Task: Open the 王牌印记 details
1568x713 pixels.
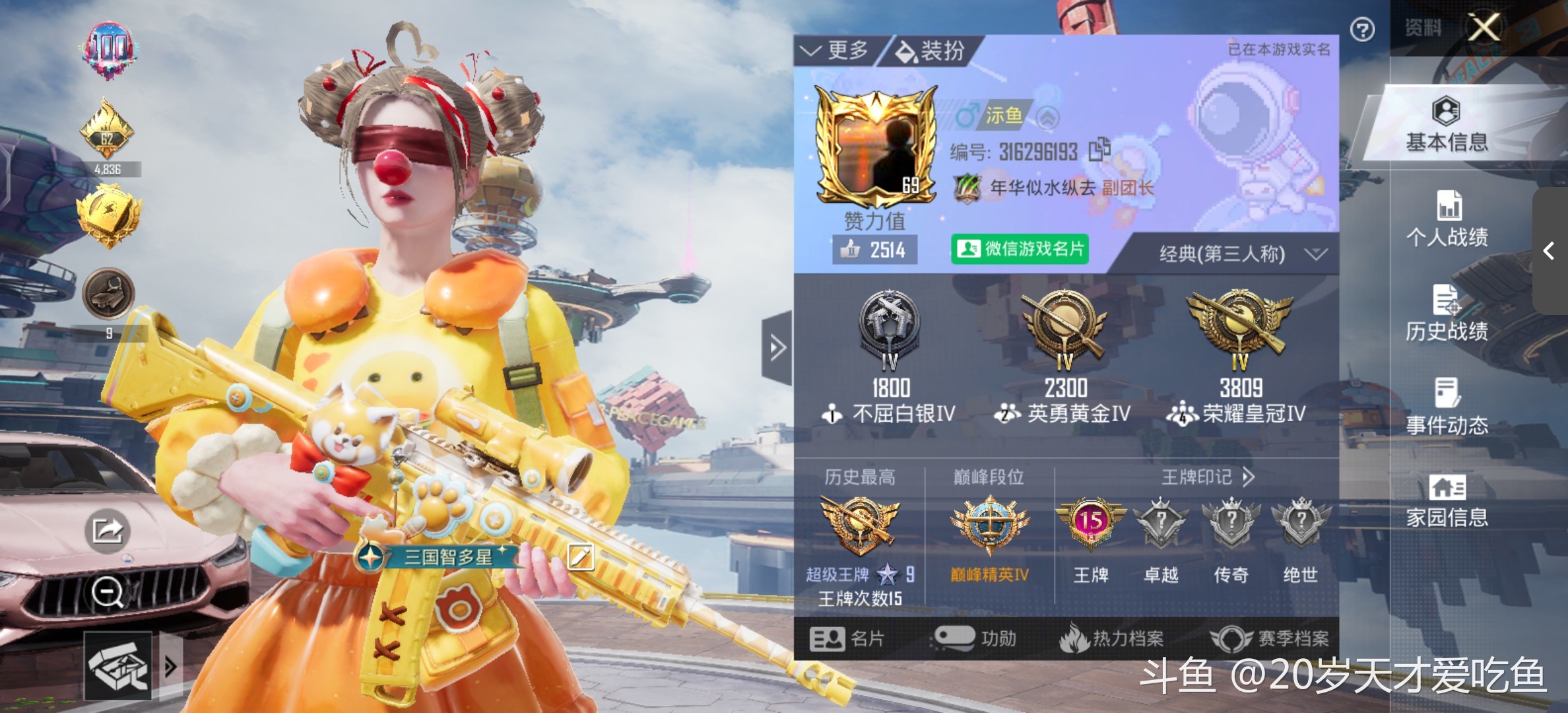Action: (1208, 477)
